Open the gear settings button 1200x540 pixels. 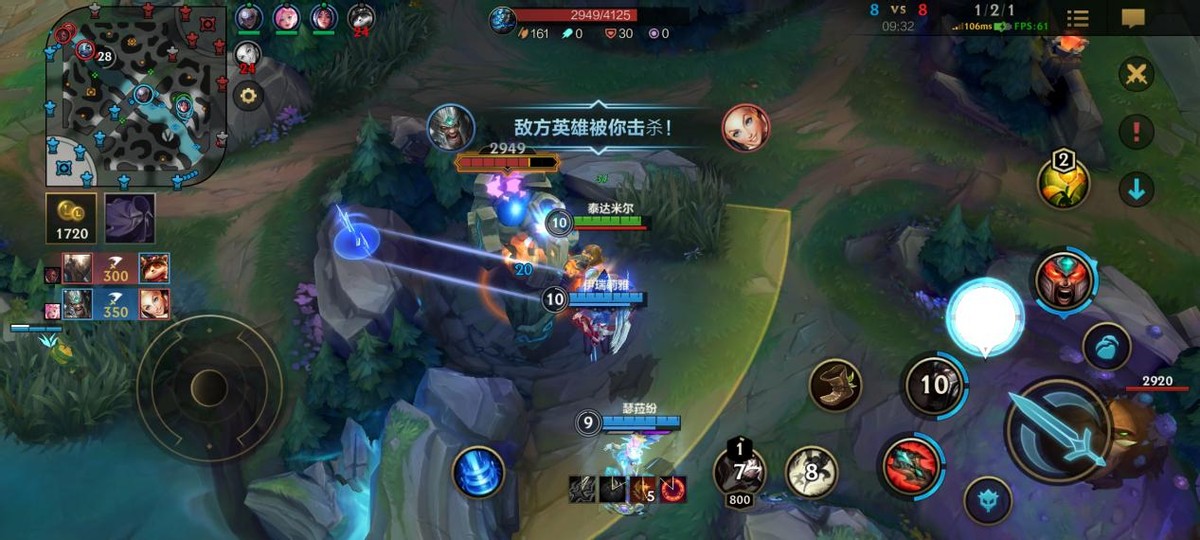[247, 97]
